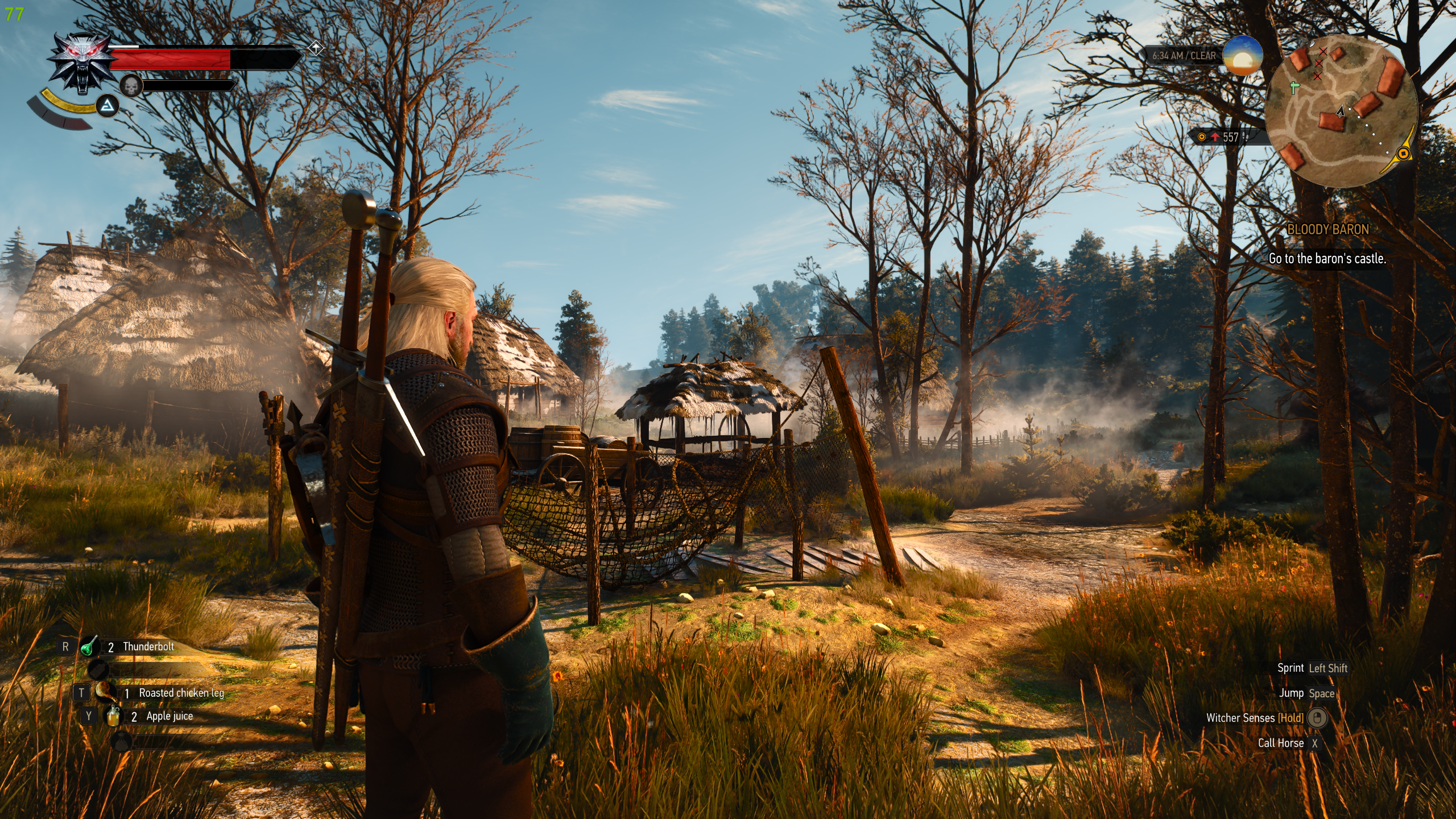Click the circular minimap

pos(1342,111)
